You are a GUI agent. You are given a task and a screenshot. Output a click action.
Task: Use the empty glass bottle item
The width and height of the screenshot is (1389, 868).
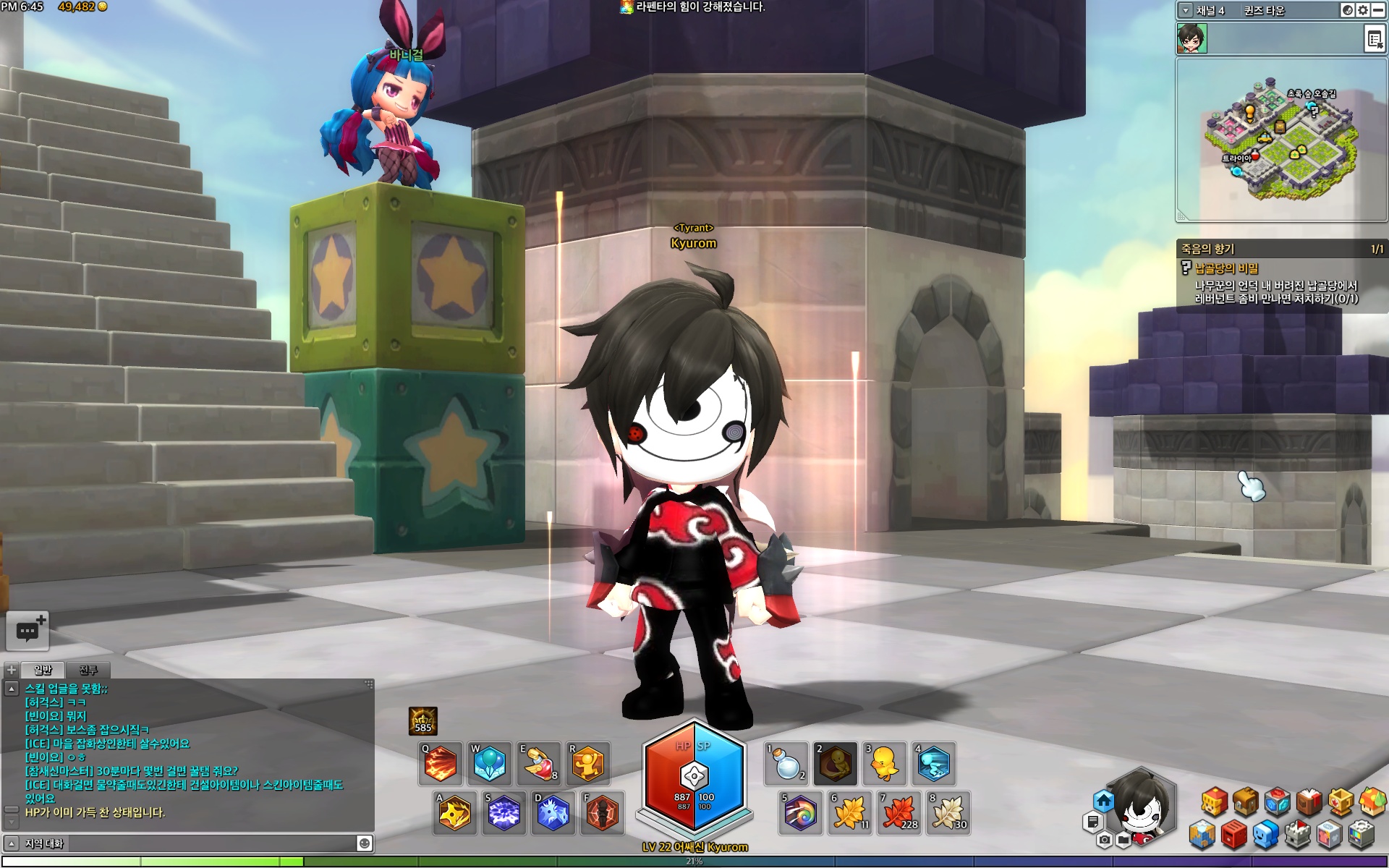786,764
